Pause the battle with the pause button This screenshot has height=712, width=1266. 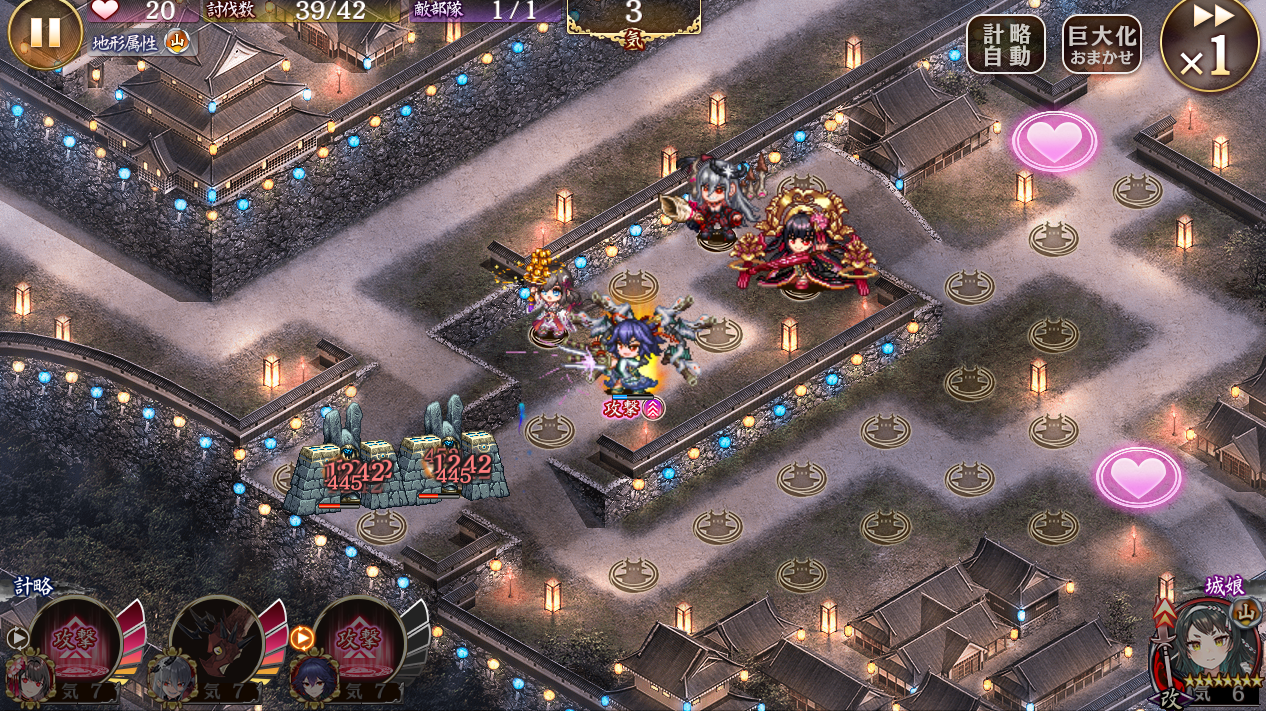[x=44, y=32]
